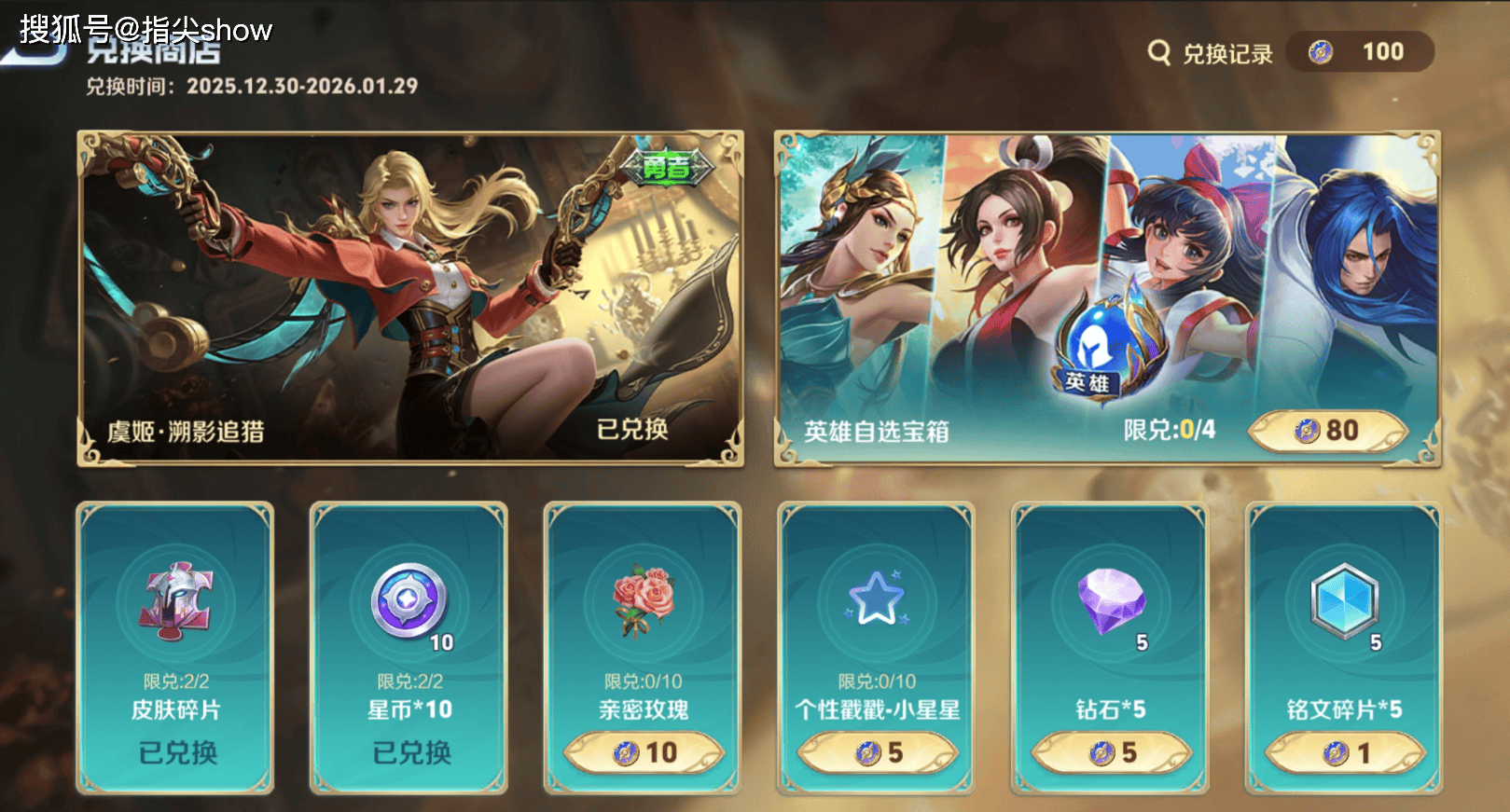Buy the 英雄自选宝箱 for 80 coins

click(x=1327, y=431)
